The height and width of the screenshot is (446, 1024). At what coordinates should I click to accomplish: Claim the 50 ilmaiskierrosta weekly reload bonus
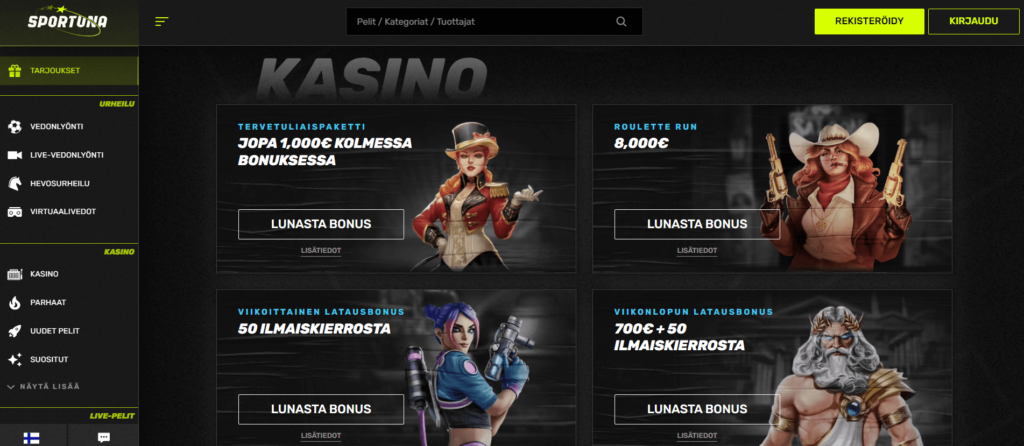(x=321, y=409)
